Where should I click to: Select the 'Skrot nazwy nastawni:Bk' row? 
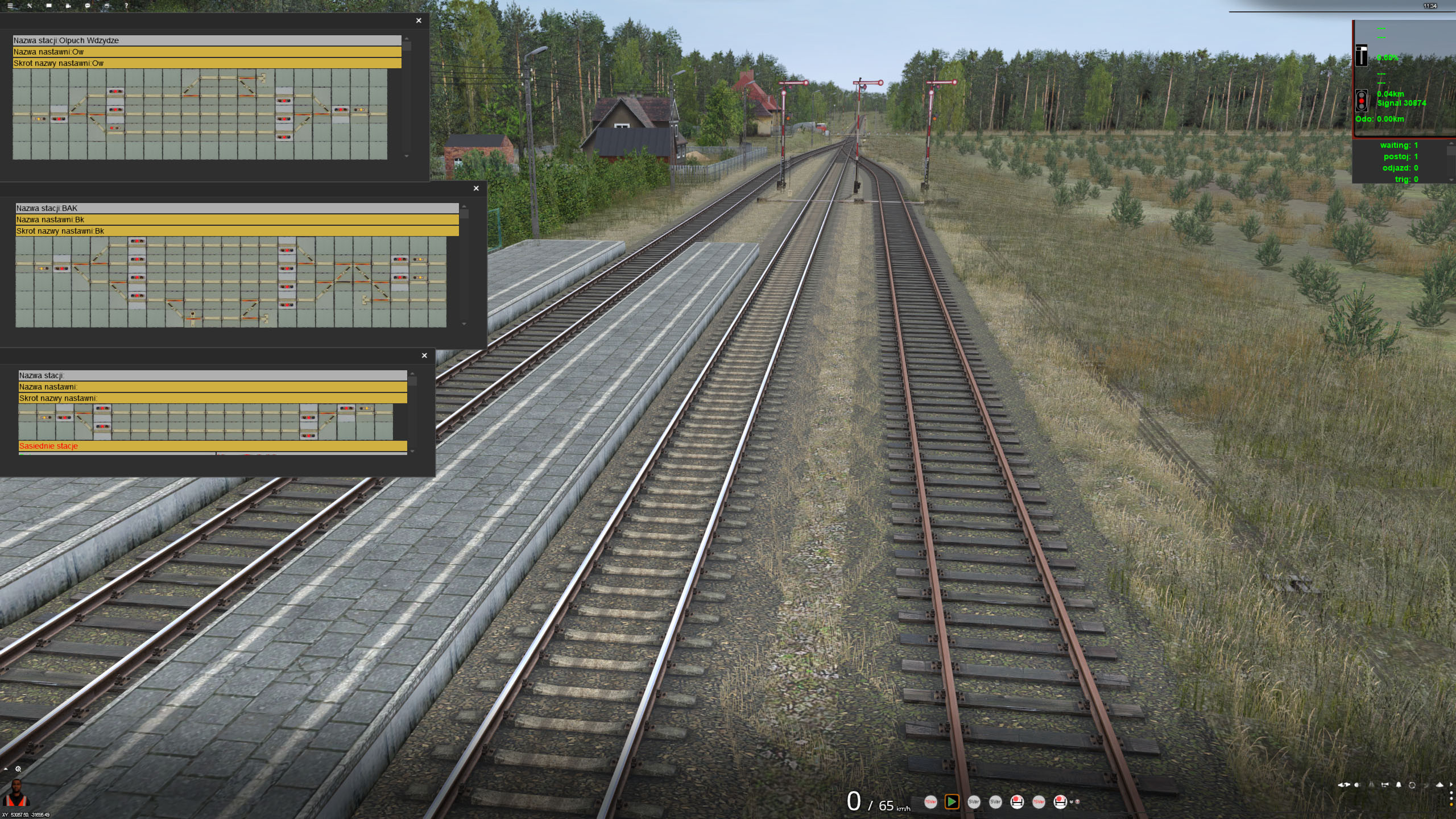pos(237,231)
